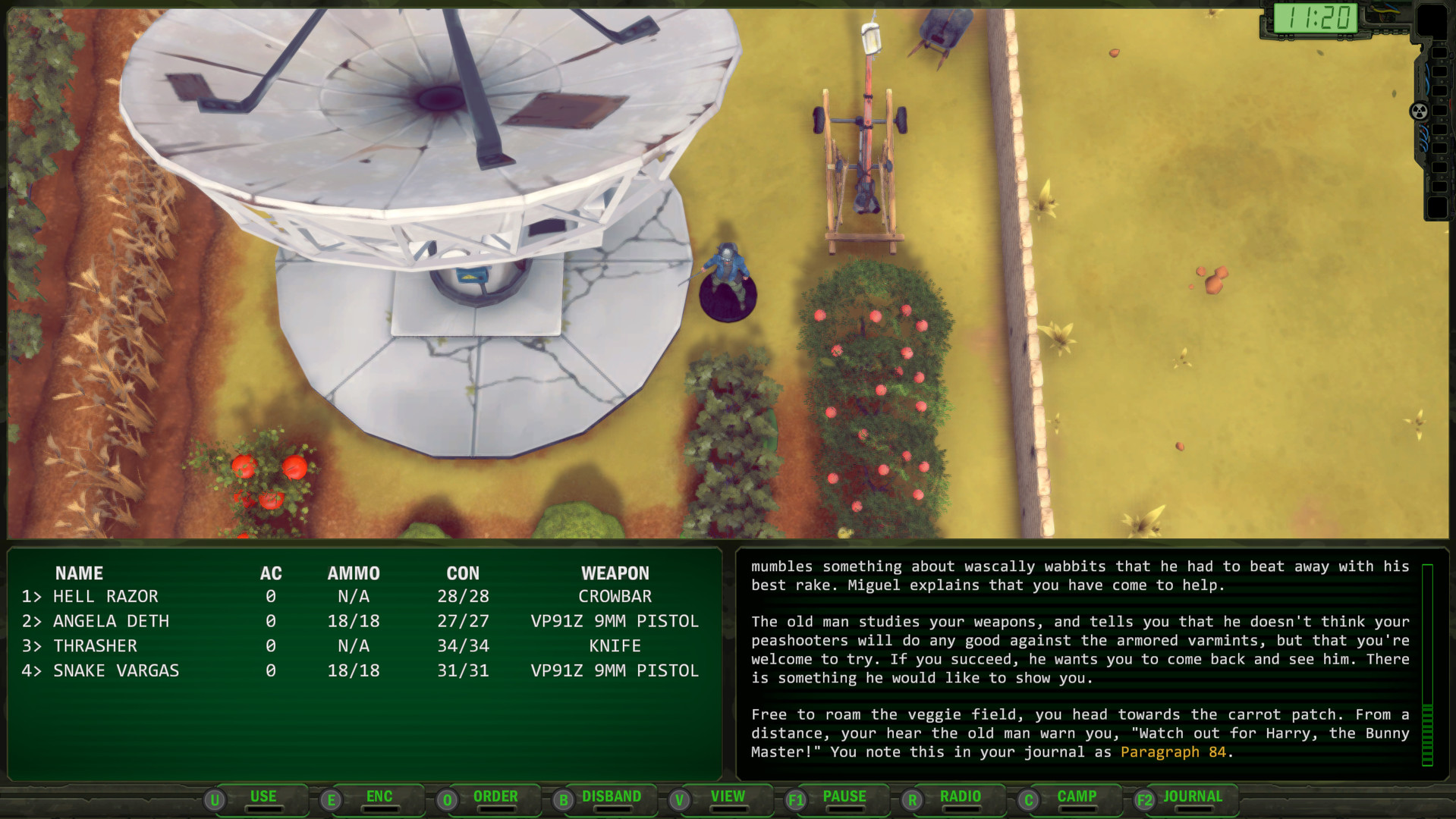Click the F1 key icon beside PAUSE
This screenshot has width=1456, height=819.
tap(797, 799)
